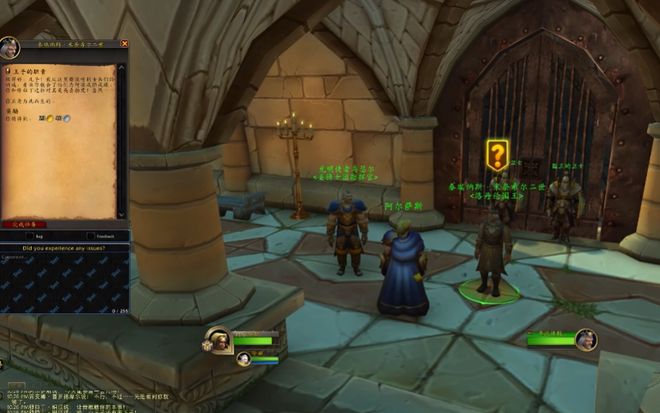Image resolution: width=660 pixels, height=413 pixels.
Task: Click the red complete quest button
Action: [22, 225]
